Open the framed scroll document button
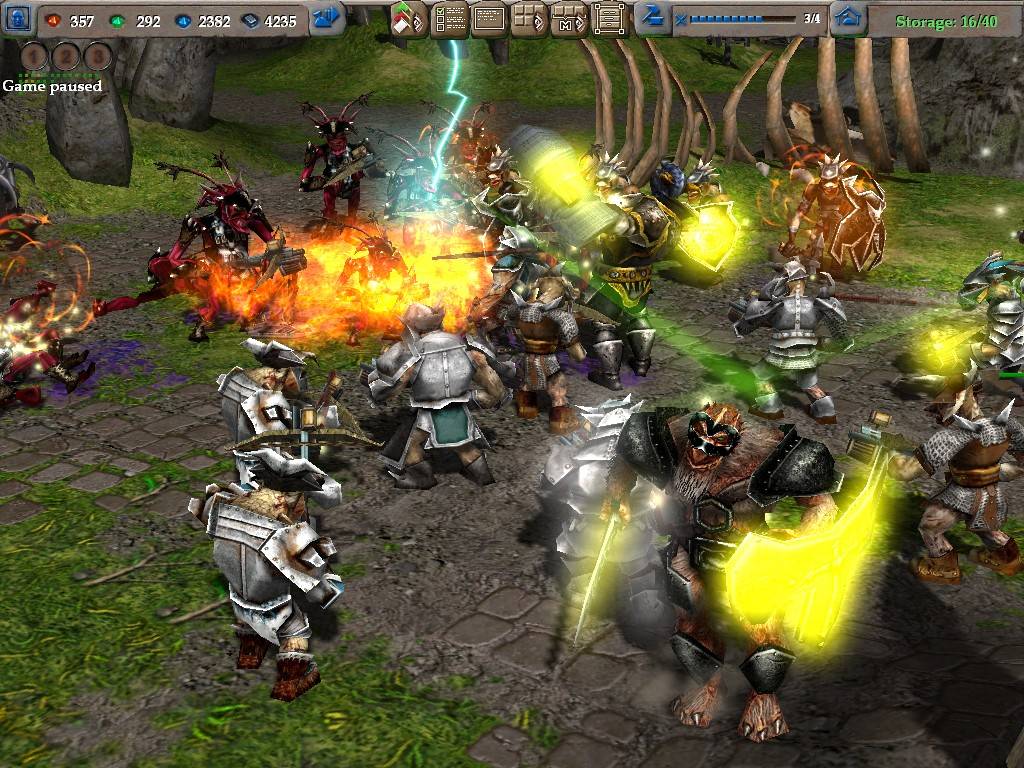1024x768 pixels. pos(608,19)
